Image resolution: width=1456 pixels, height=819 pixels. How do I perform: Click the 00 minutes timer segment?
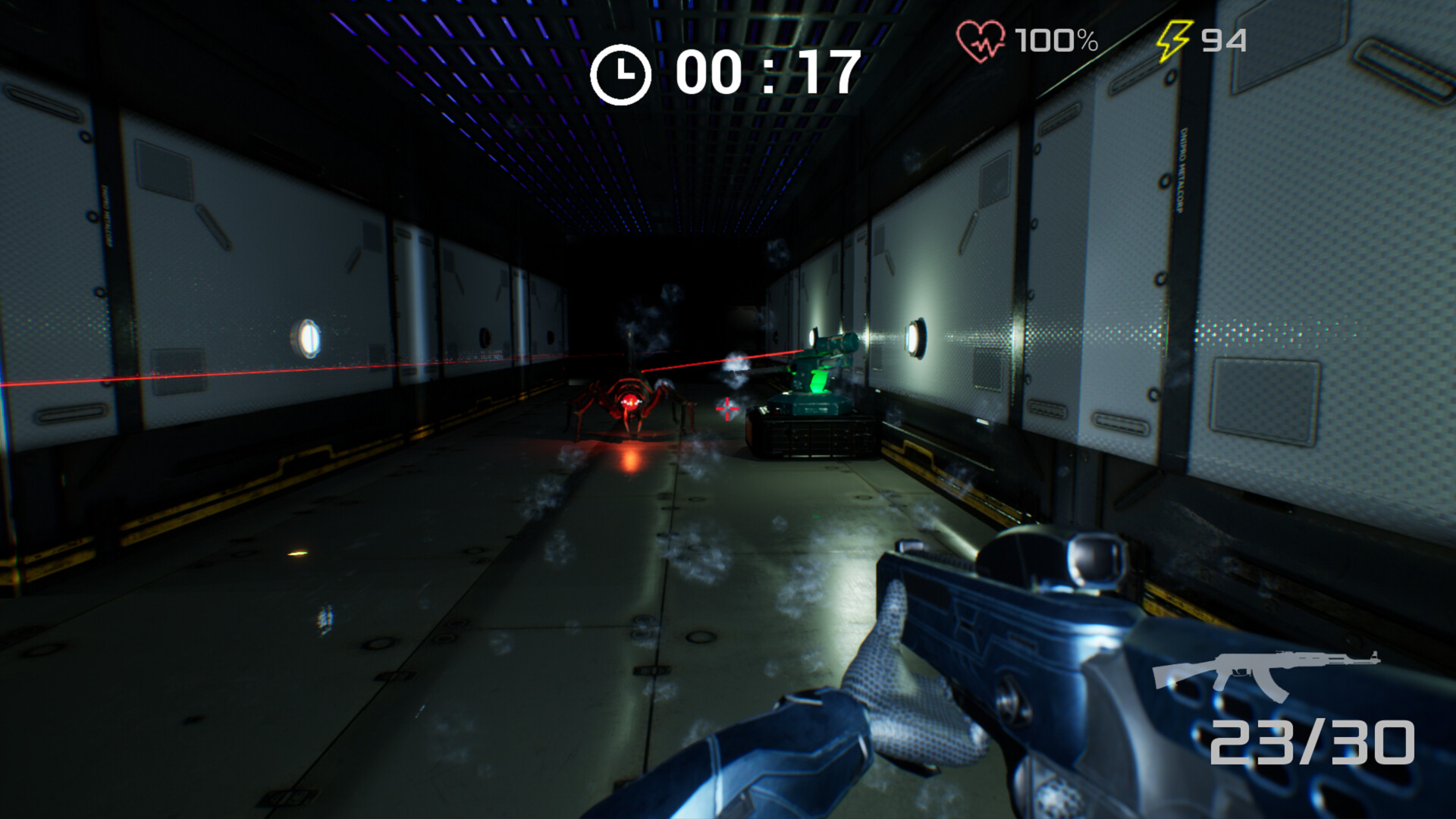tap(708, 72)
